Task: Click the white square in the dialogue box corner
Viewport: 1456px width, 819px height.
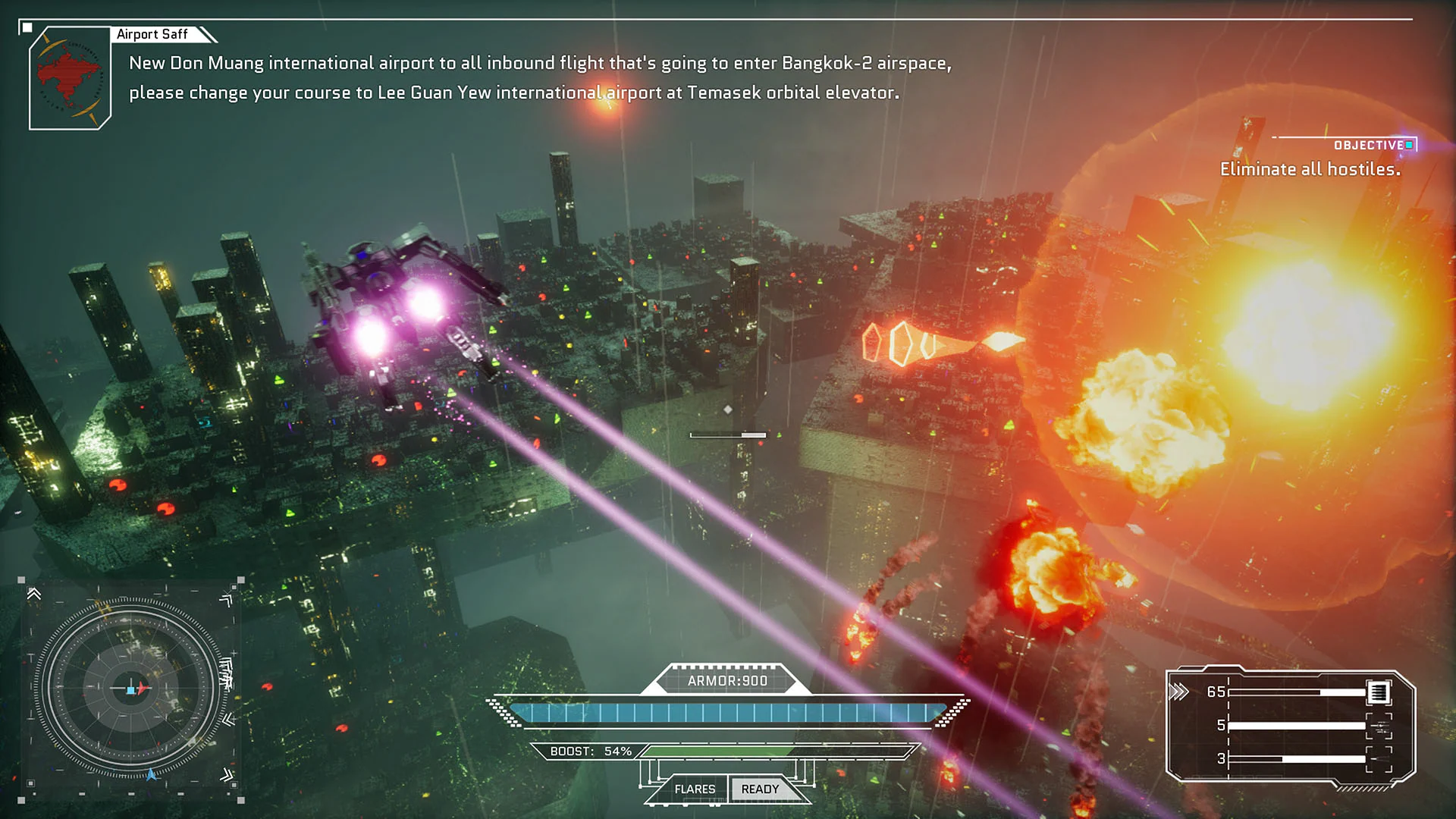Action: (26, 27)
